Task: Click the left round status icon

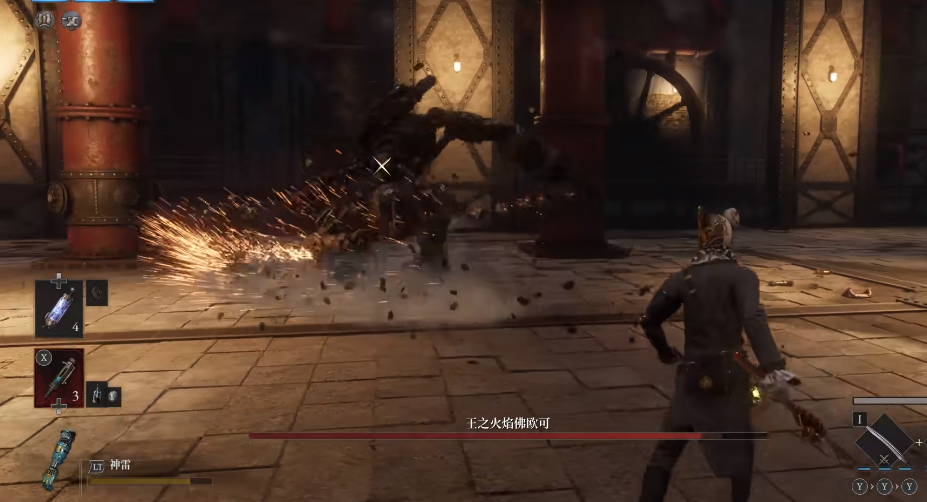Action: [x=45, y=19]
